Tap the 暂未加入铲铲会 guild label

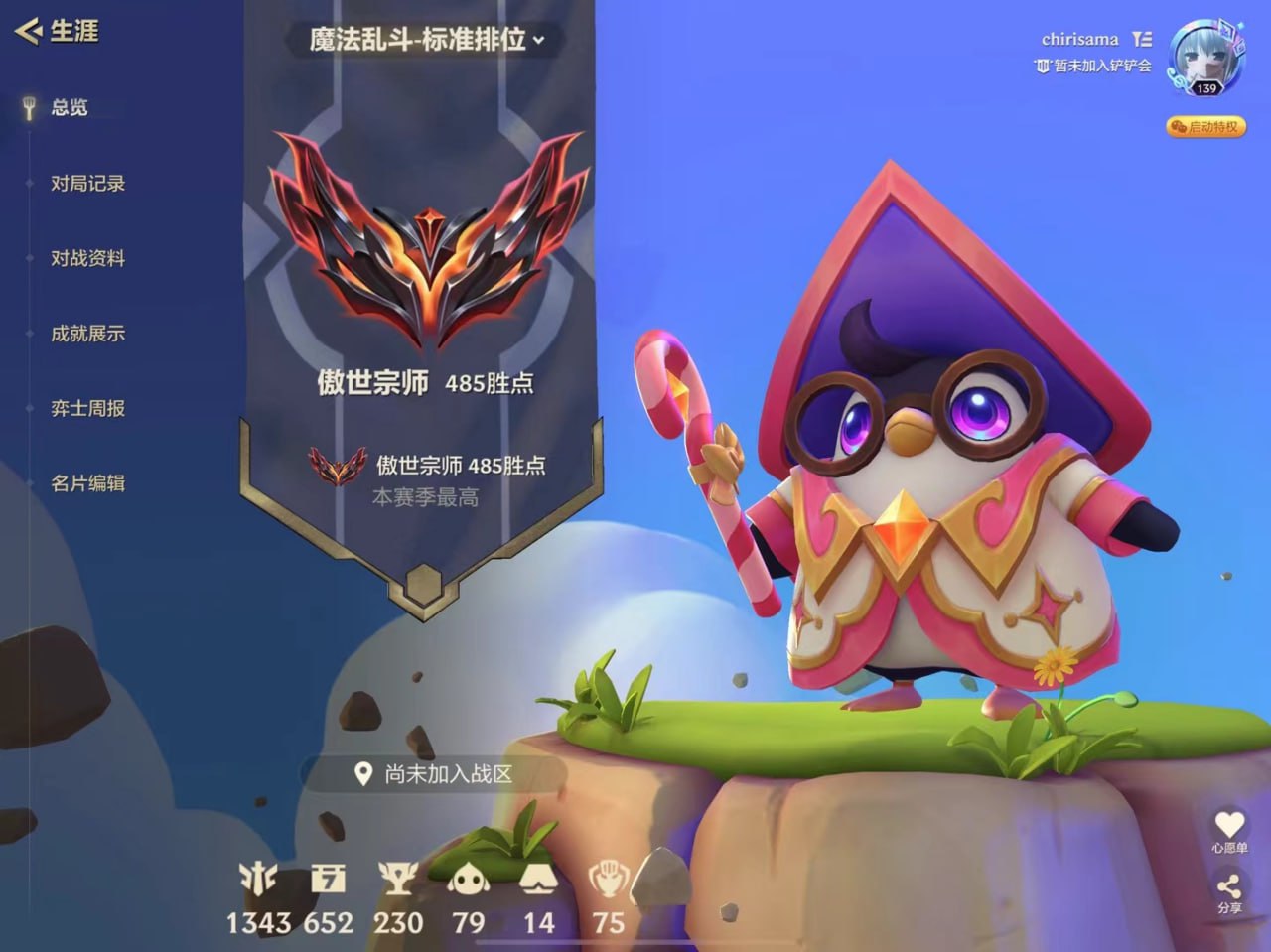[x=1092, y=66]
